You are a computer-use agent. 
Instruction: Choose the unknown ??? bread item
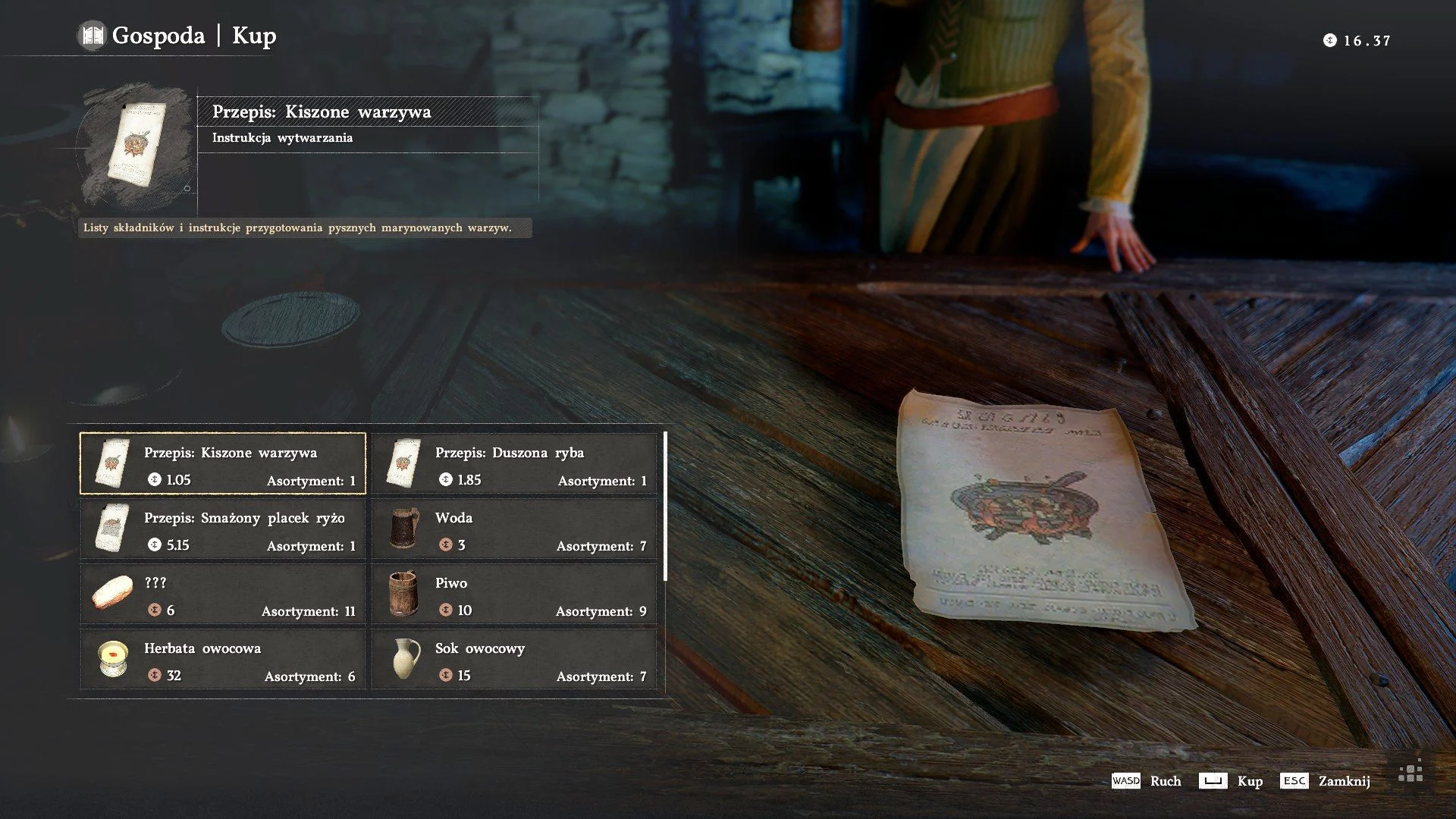223,594
